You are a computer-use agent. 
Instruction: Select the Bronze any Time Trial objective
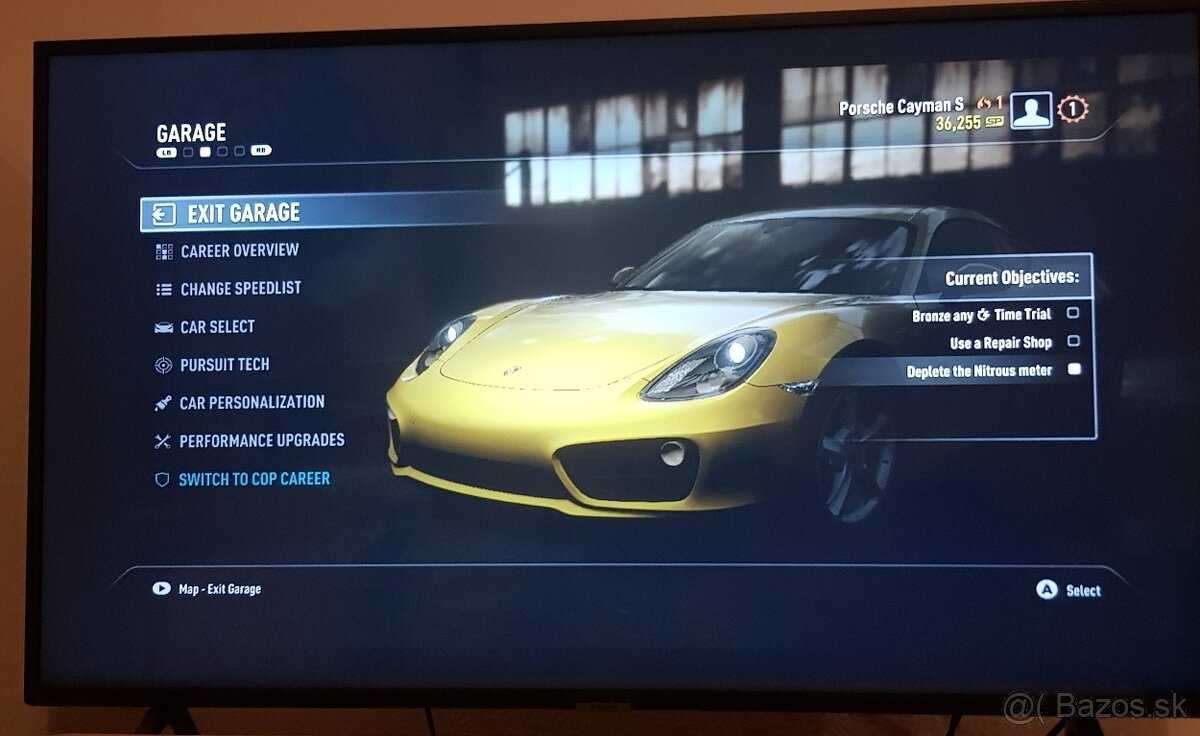[981, 315]
